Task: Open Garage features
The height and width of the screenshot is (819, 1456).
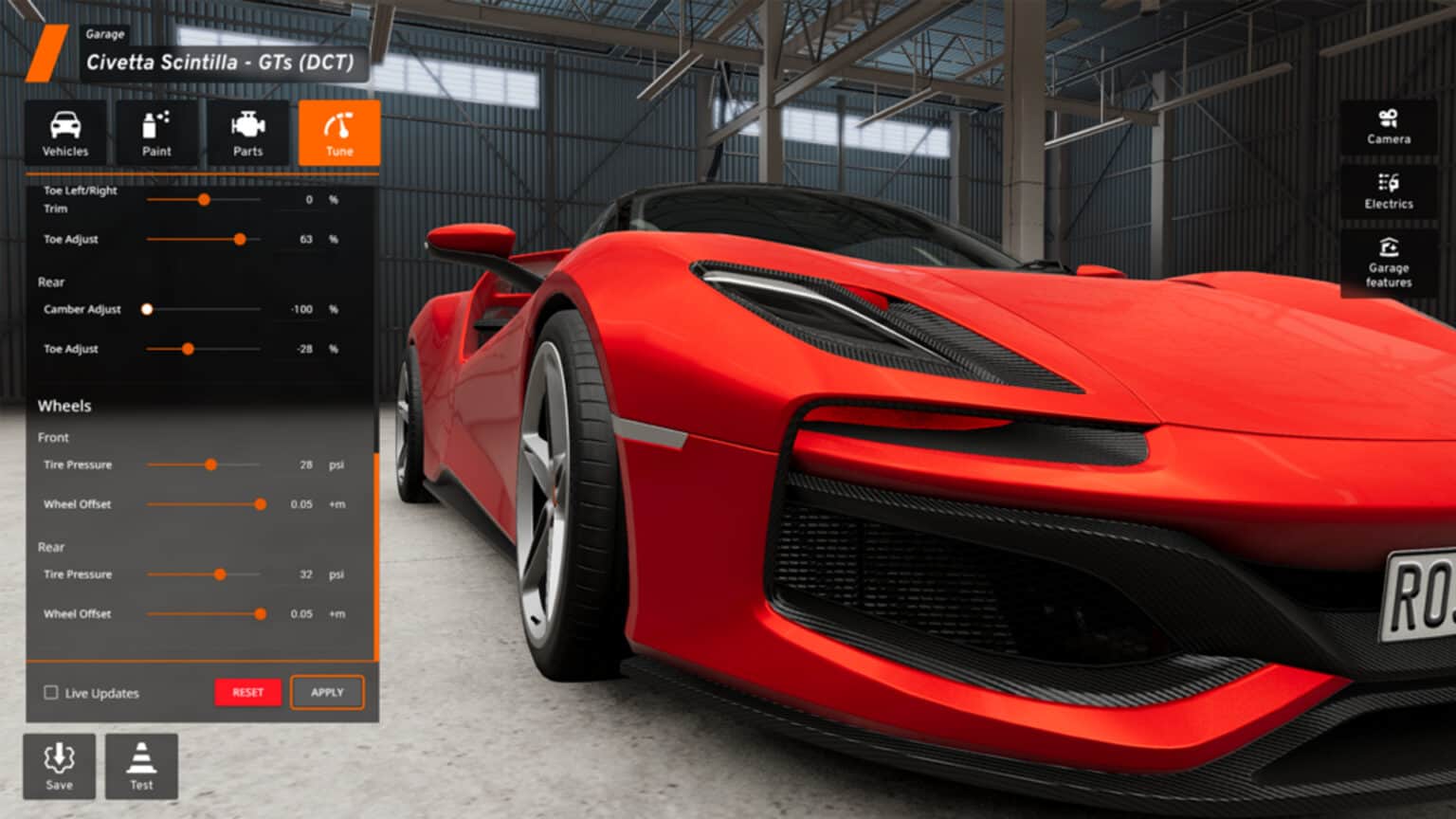Action: click(1389, 262)
